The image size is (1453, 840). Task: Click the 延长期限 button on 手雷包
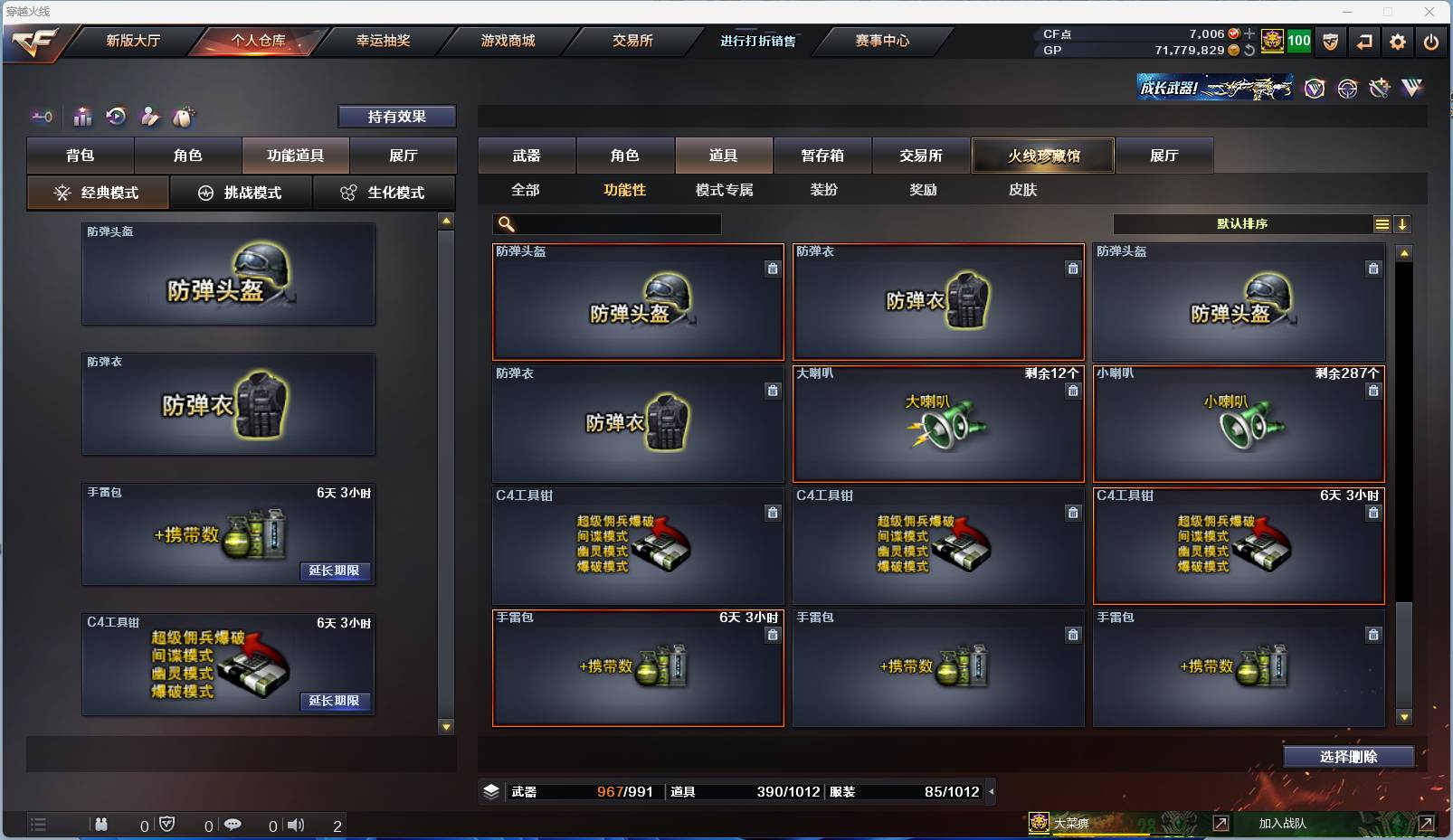336,571
